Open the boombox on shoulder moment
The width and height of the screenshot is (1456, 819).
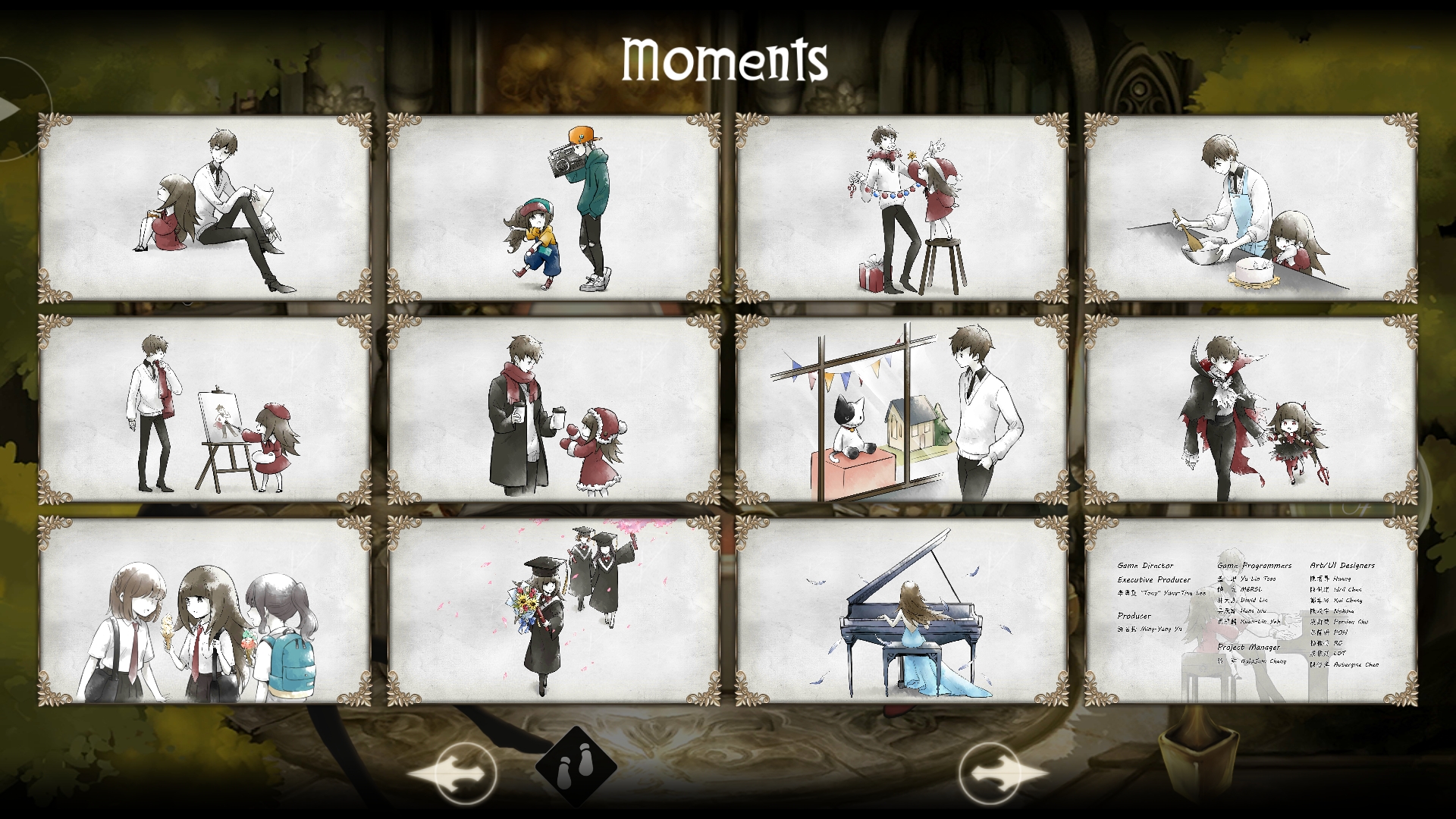[539, 205]
